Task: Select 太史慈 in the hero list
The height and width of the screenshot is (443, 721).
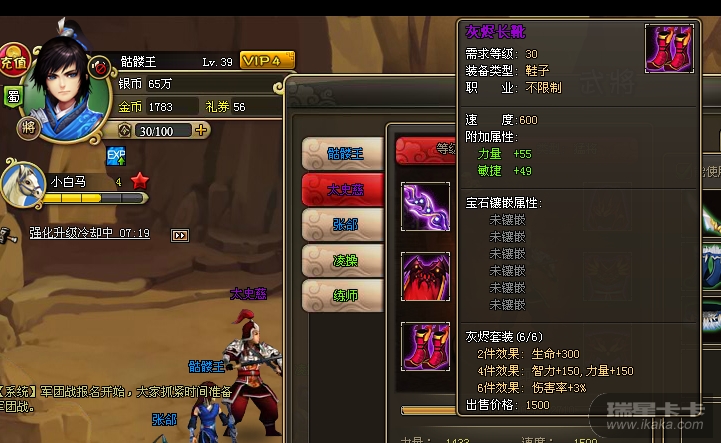Action: [x=343, y=188]
